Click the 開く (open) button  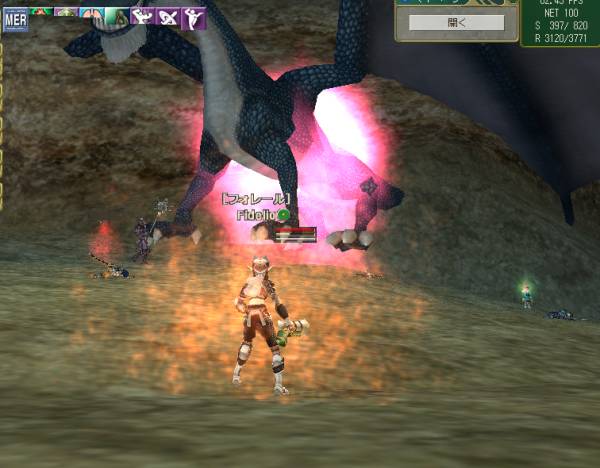coord(456,22)
